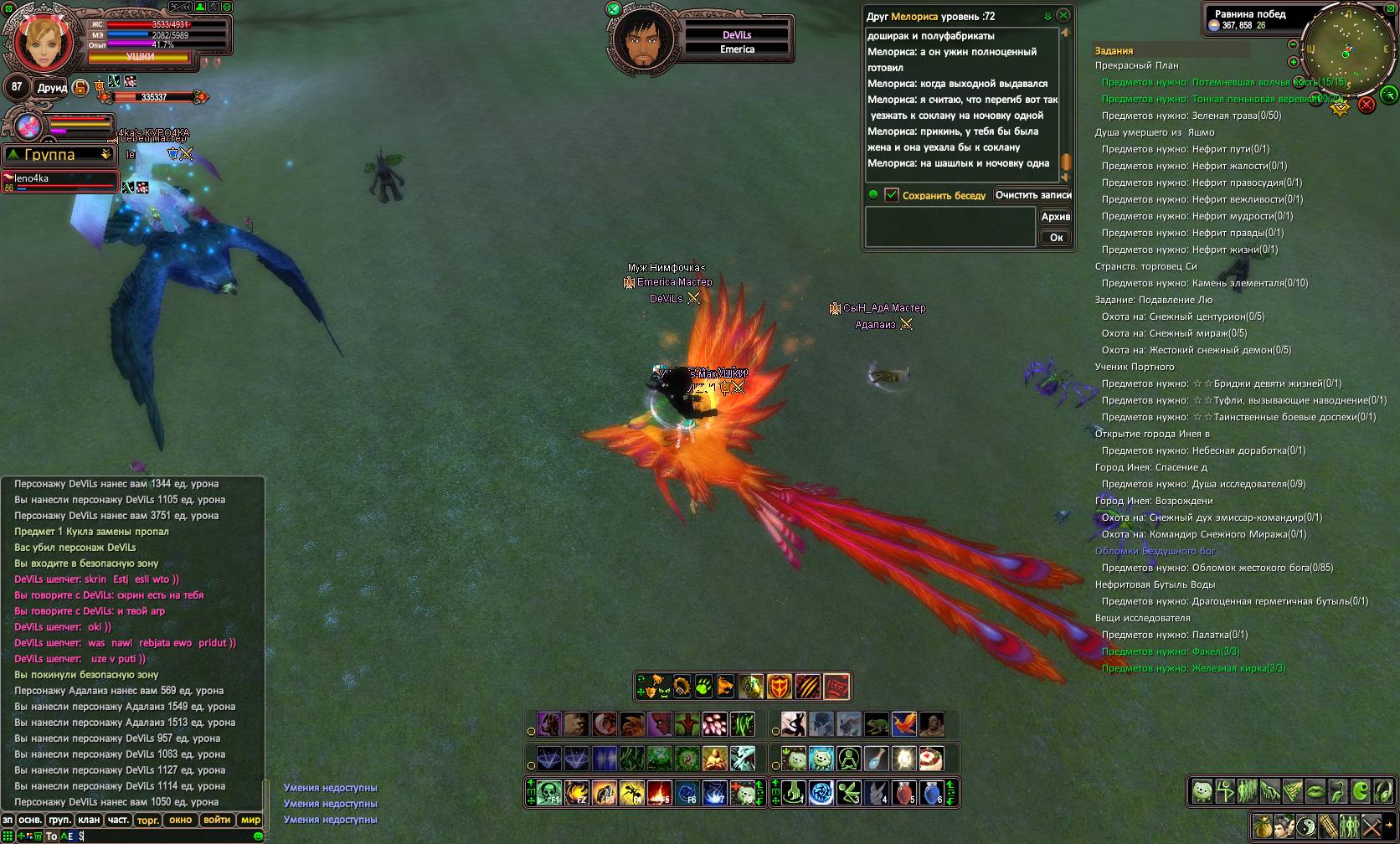Zoom out the minimap with minus button

coord(1294,44)
